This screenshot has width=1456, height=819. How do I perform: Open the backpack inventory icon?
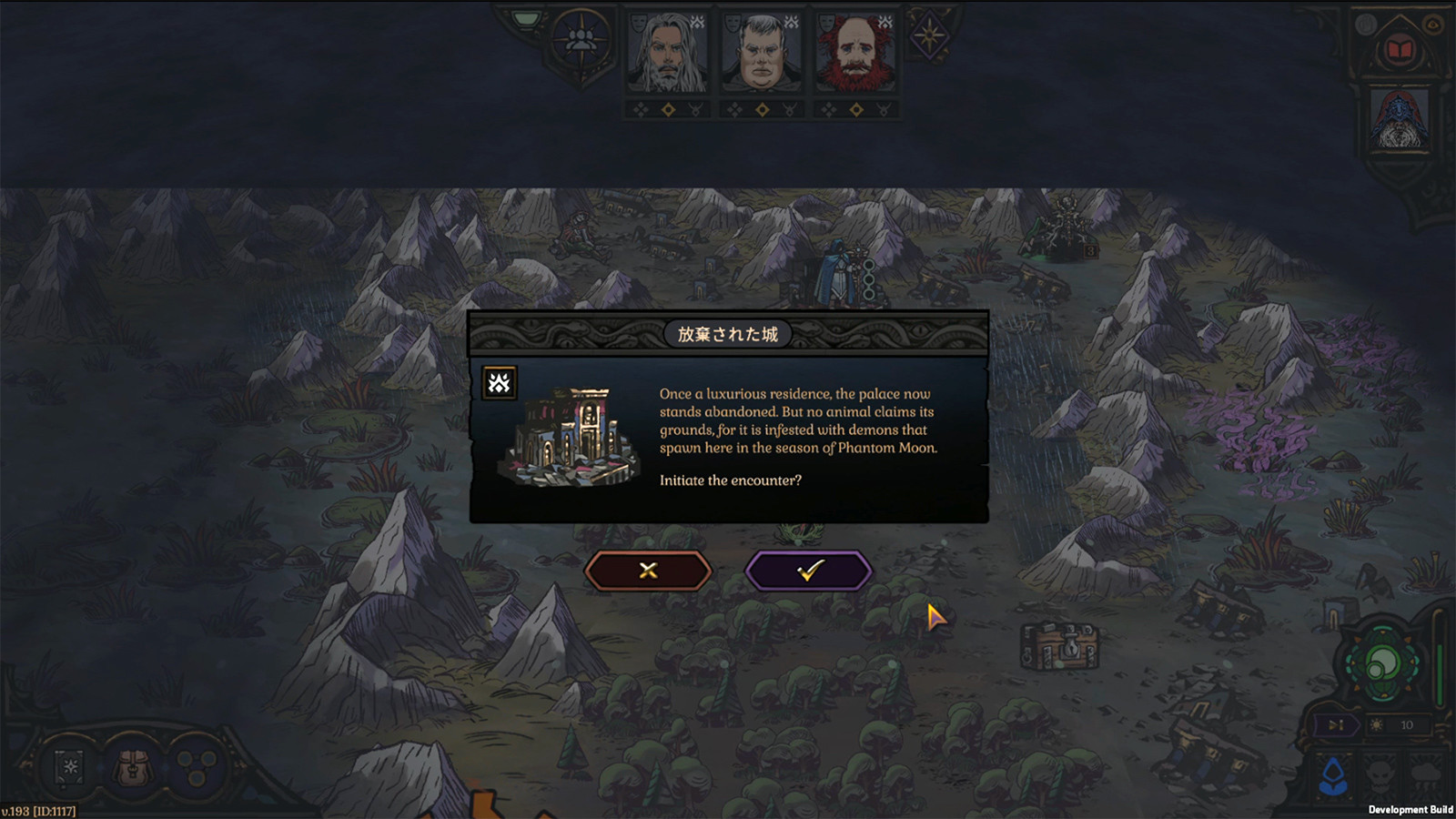tap(132, 769)
